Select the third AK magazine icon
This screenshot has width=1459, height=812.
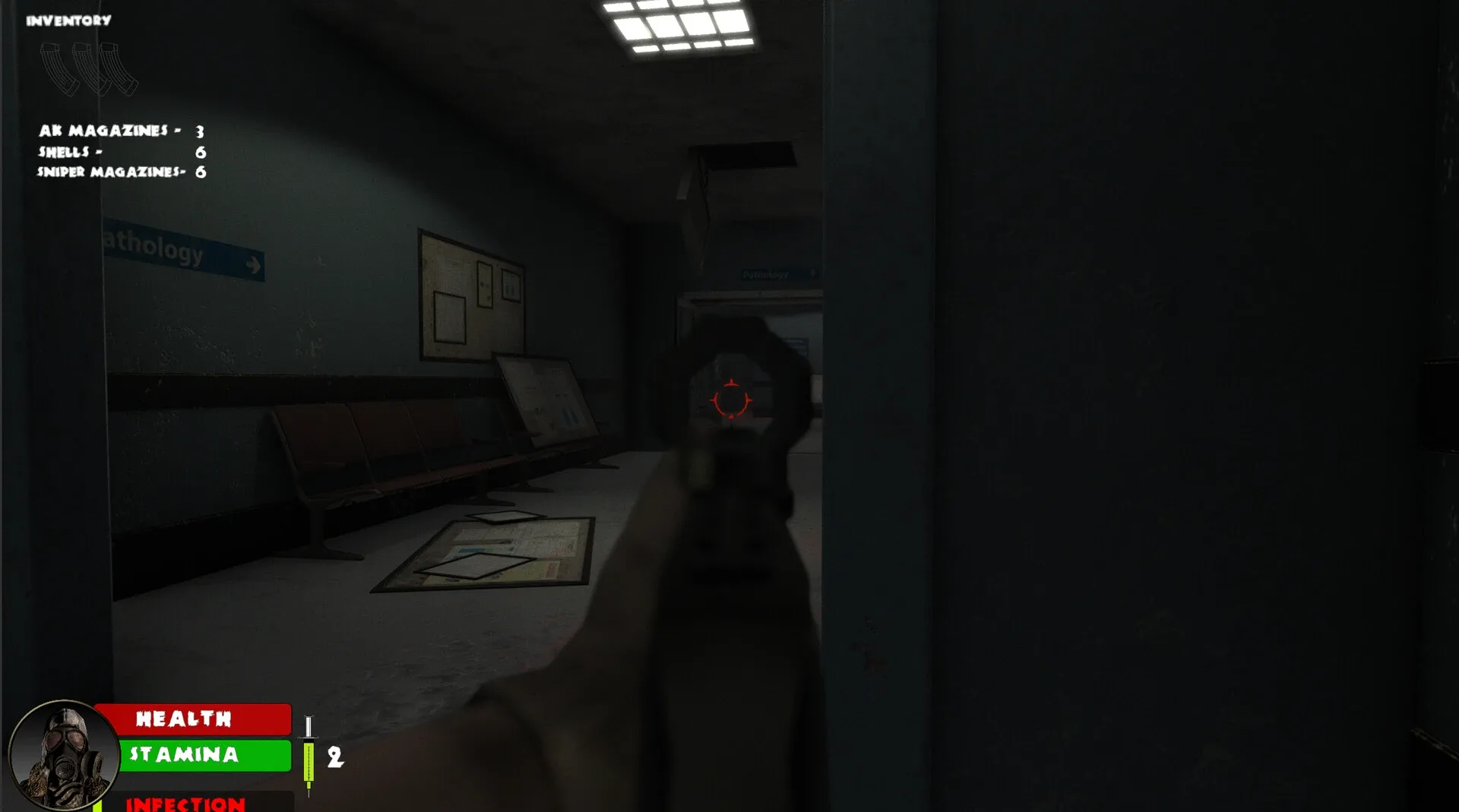coord(116,70)
